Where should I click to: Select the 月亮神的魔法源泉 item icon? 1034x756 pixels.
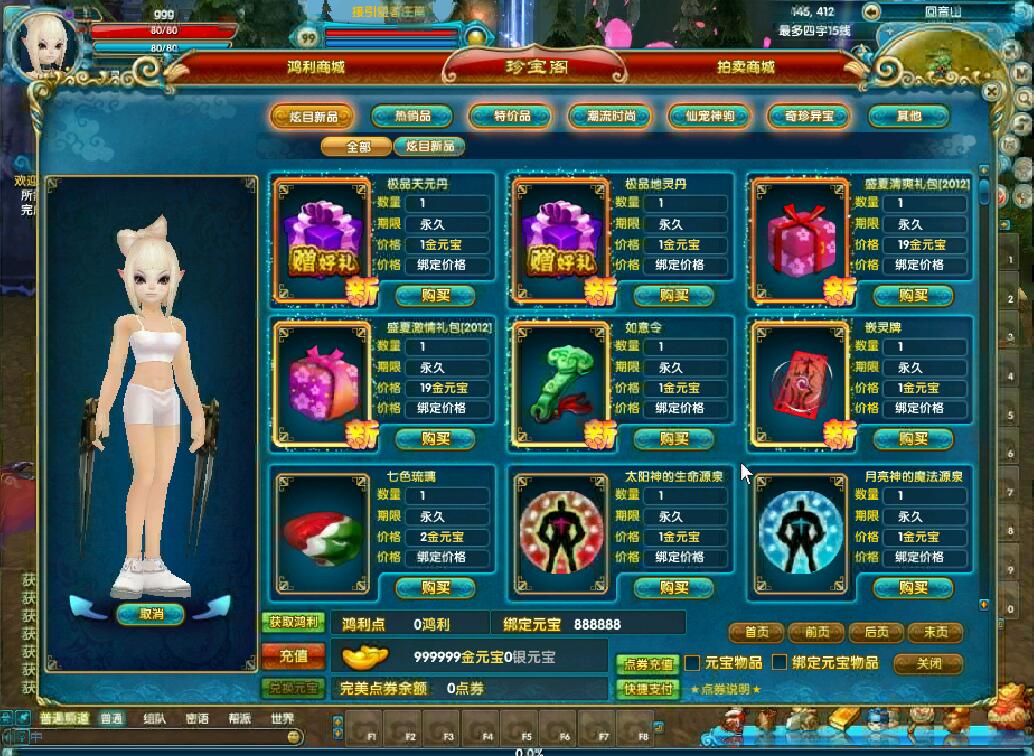coord(800,531)
